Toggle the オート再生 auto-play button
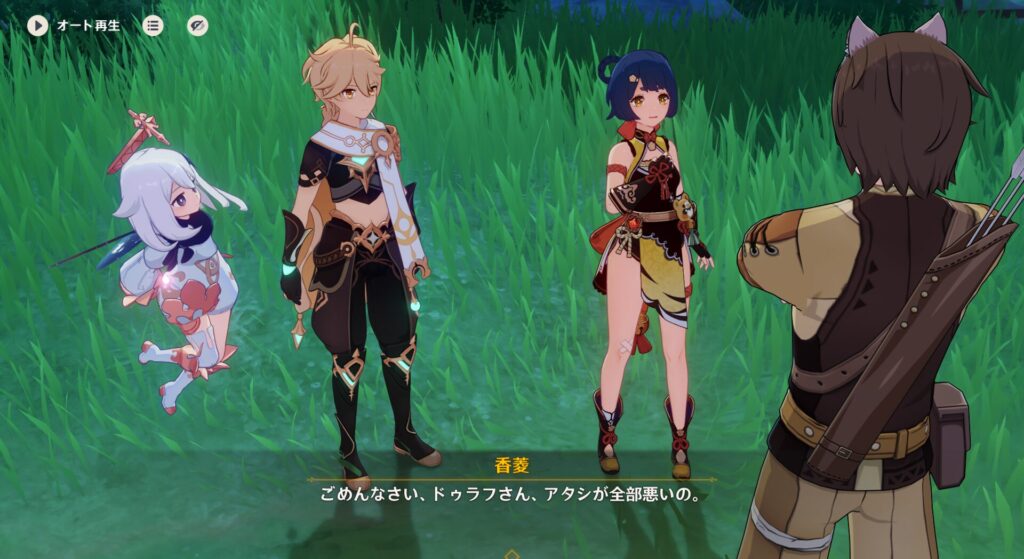The height and width of the screenshot is (559, 1024). pyautogui.click(x=38, y=25)
